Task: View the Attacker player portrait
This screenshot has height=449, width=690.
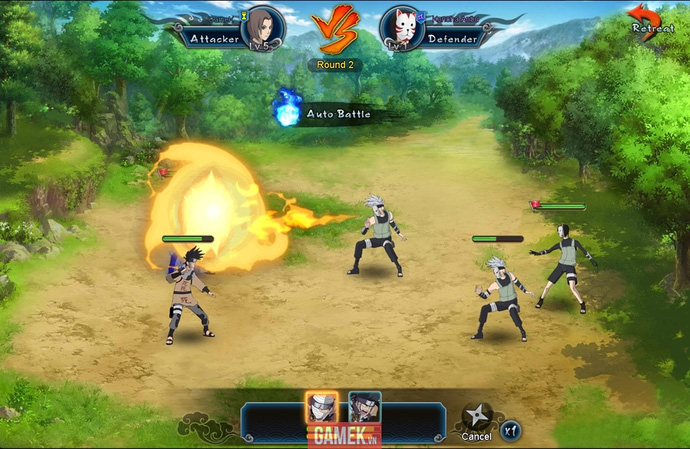Action: point(264,27)
